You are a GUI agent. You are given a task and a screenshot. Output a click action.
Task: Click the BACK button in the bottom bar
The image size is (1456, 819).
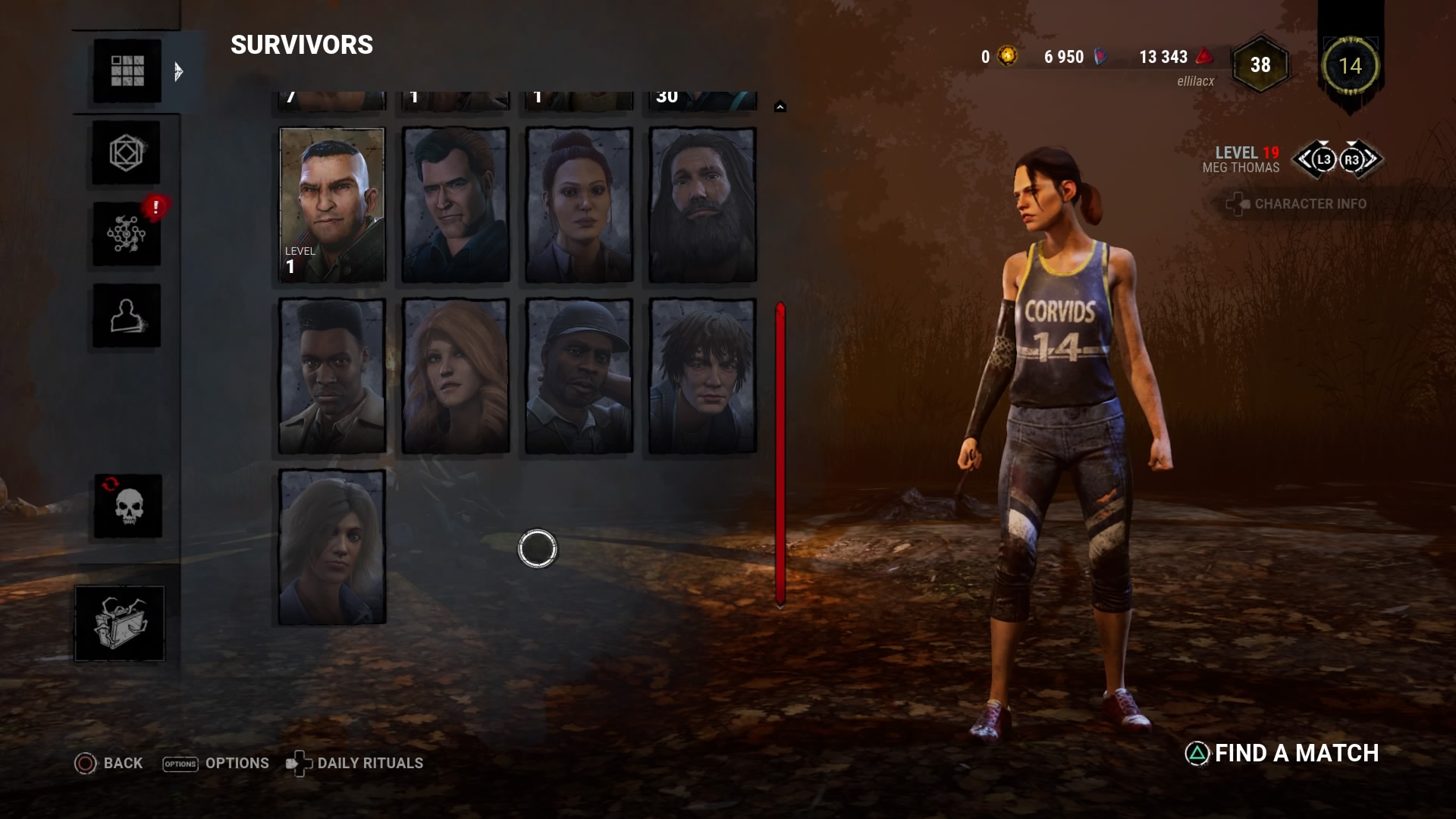click(x=111, y=763)
